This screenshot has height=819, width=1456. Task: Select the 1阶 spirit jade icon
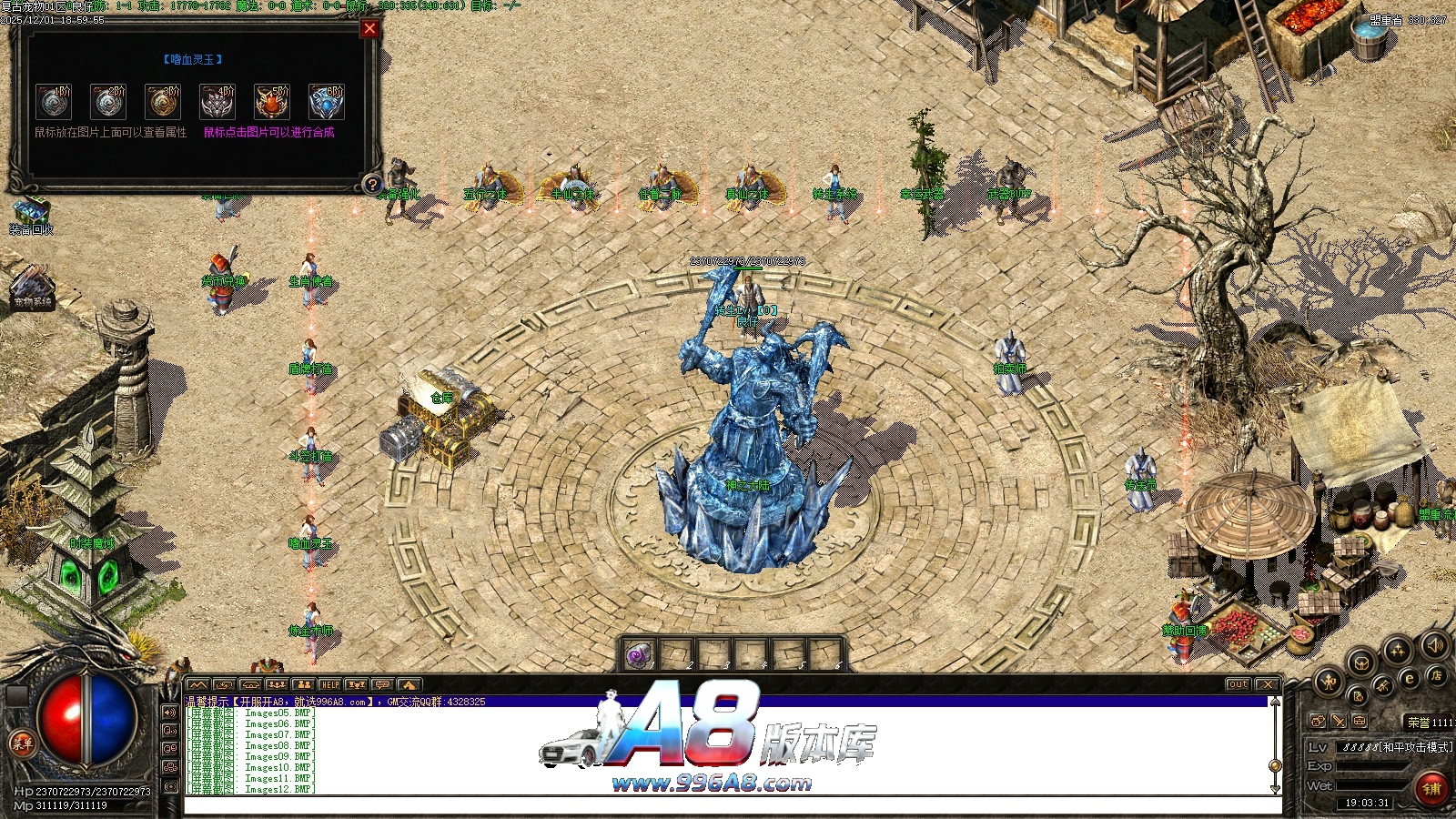point(54,102)
